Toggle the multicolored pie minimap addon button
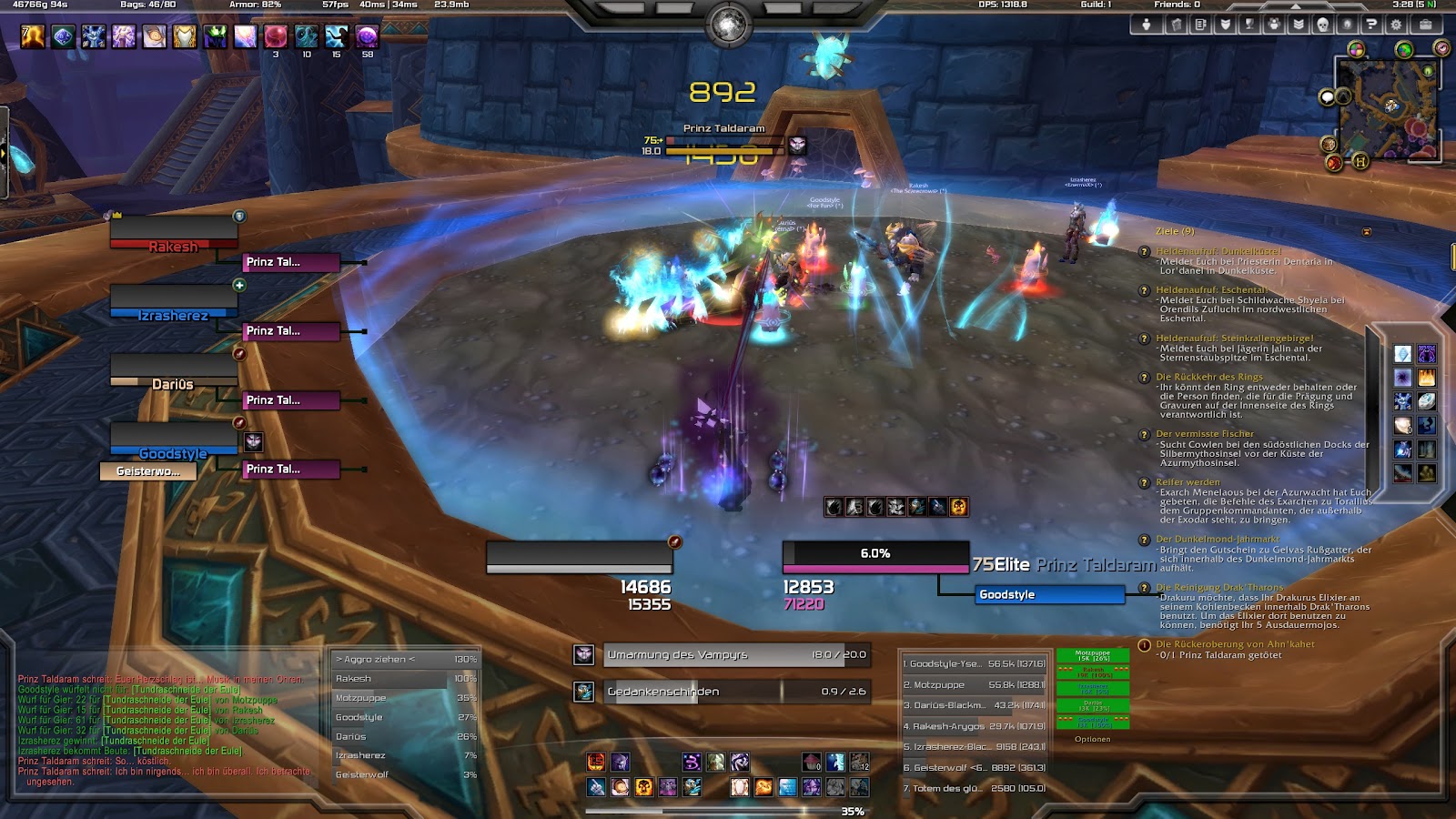 pos(1357,48)
